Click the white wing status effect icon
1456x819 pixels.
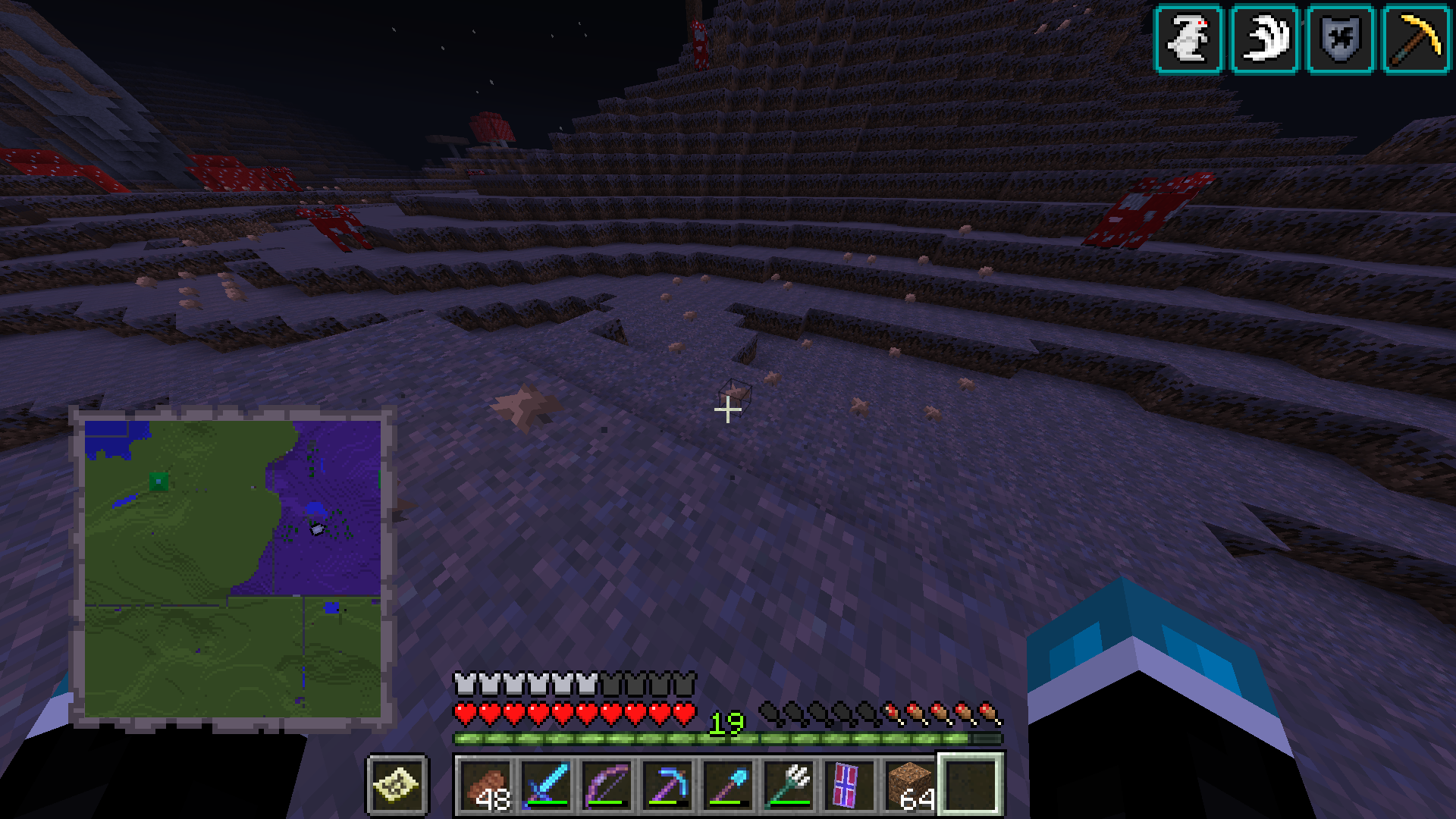[x=1265, y=39]
